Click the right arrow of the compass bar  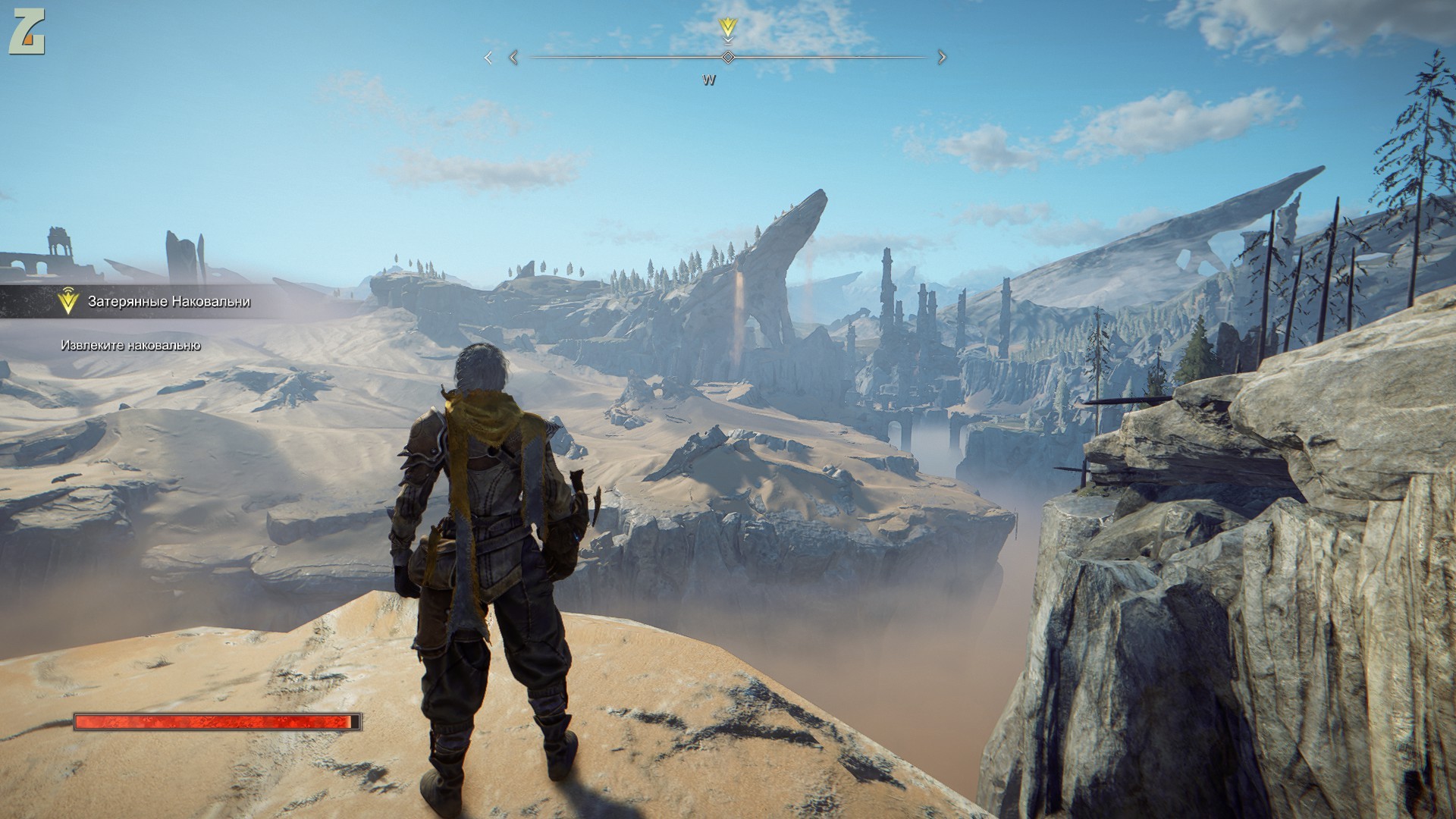pos(942,57)
